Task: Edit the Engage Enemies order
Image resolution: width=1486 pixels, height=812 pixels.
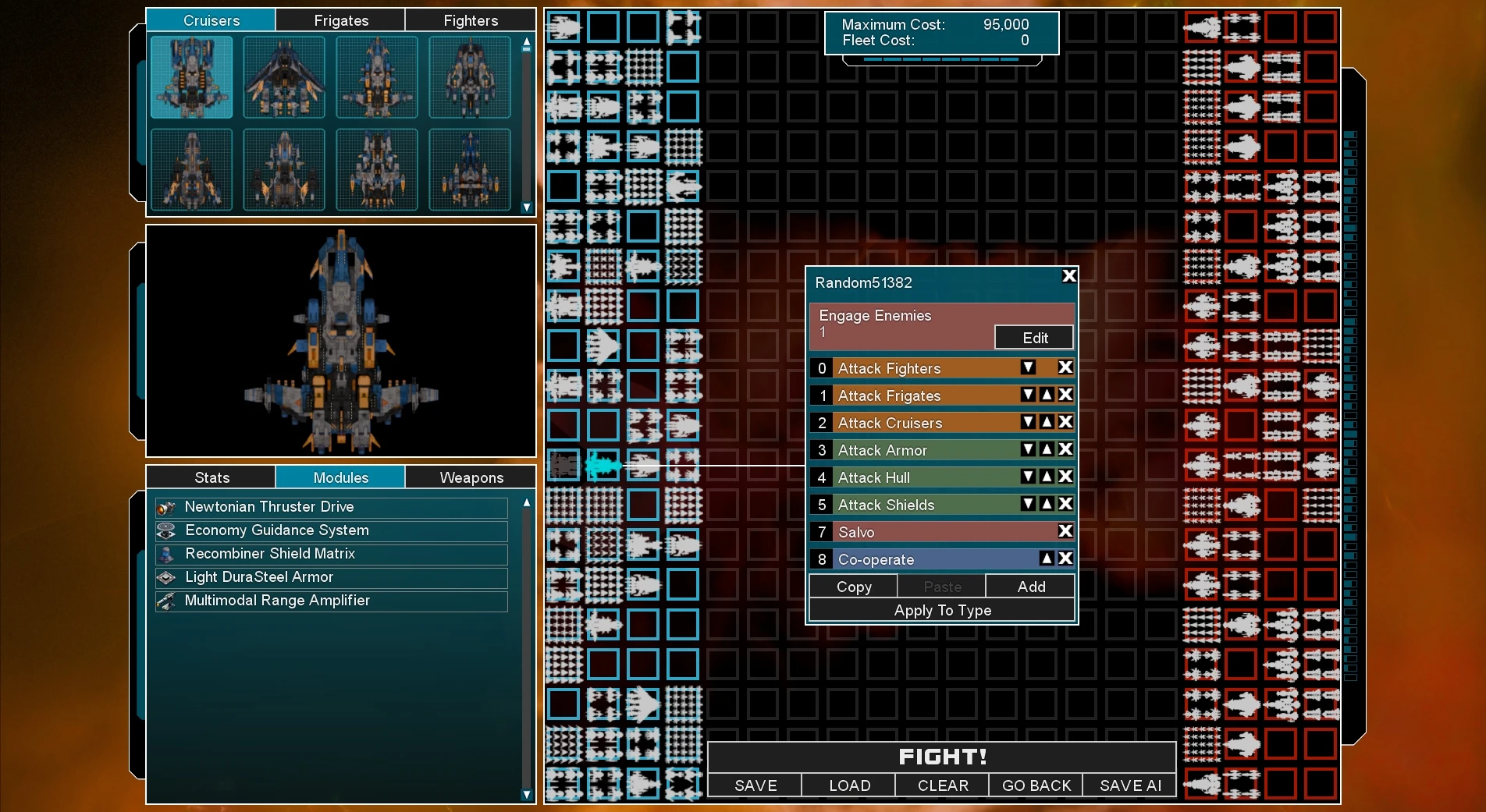Action: click(1034, 338)
